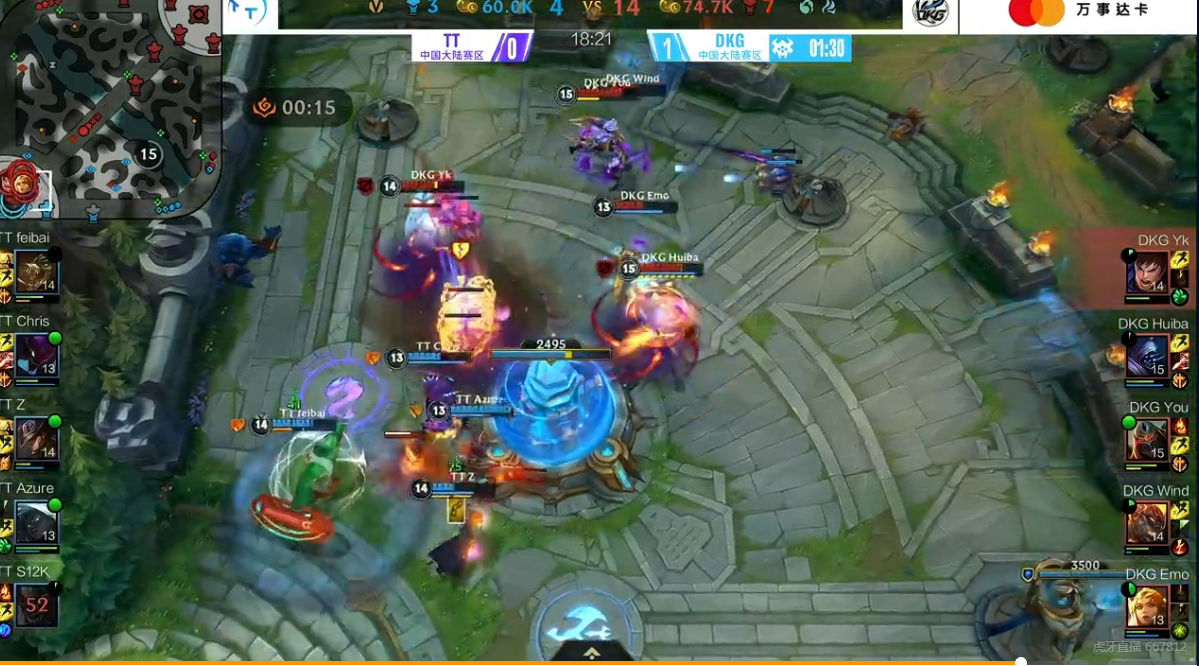Select TT feibai's player portrait
Image resolution: width=1199 pixels, height=666 pixels.
(36, 272)
